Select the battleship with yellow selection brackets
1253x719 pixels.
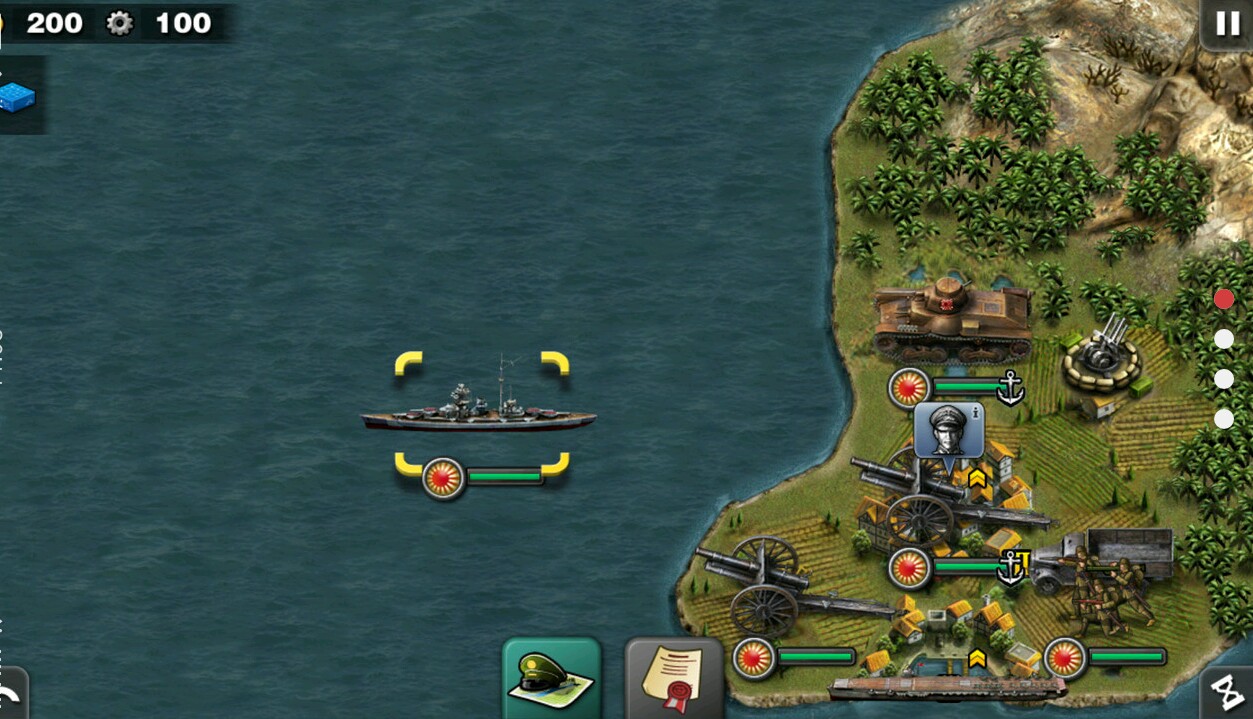(x=479, y=410)
